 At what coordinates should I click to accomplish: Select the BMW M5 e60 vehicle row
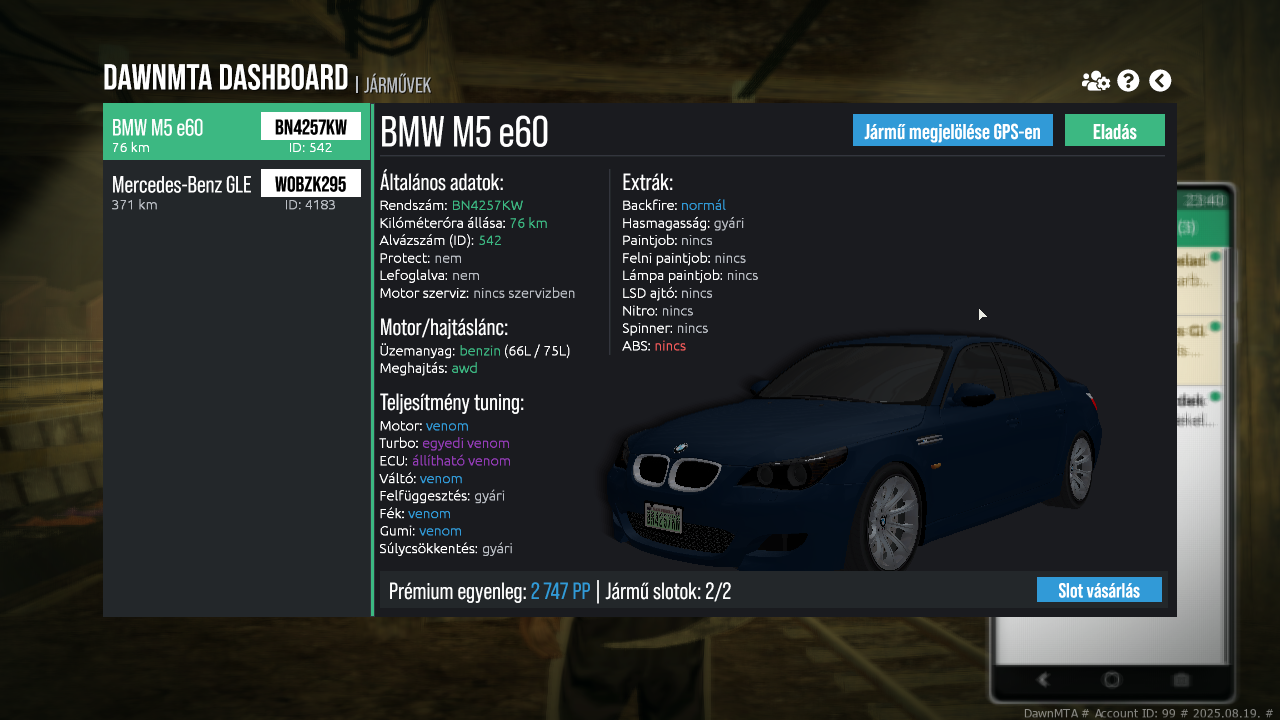[236, 132]
